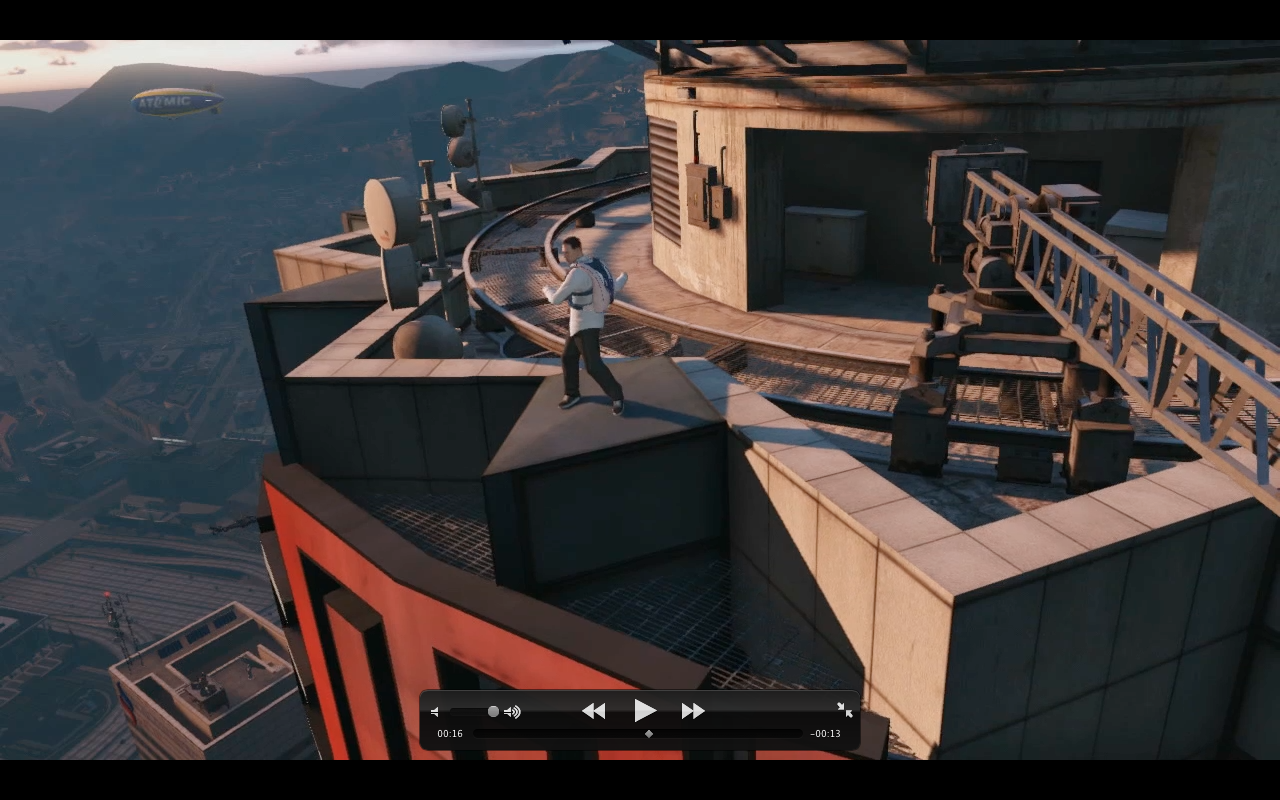Click the loudspeaker icon beside the volume slider
1280x800 pixels.
coord(512,711)
